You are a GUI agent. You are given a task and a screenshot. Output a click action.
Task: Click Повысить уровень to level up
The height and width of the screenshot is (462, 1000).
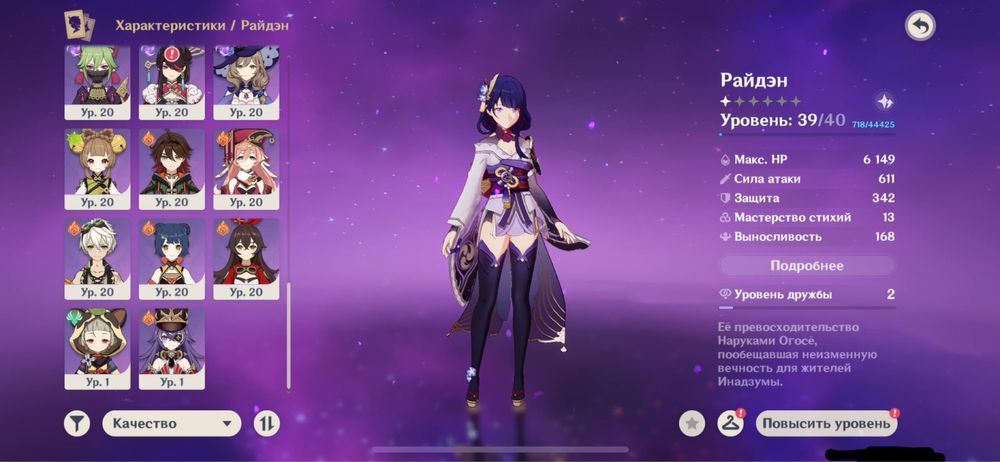[x=826, y=423]
